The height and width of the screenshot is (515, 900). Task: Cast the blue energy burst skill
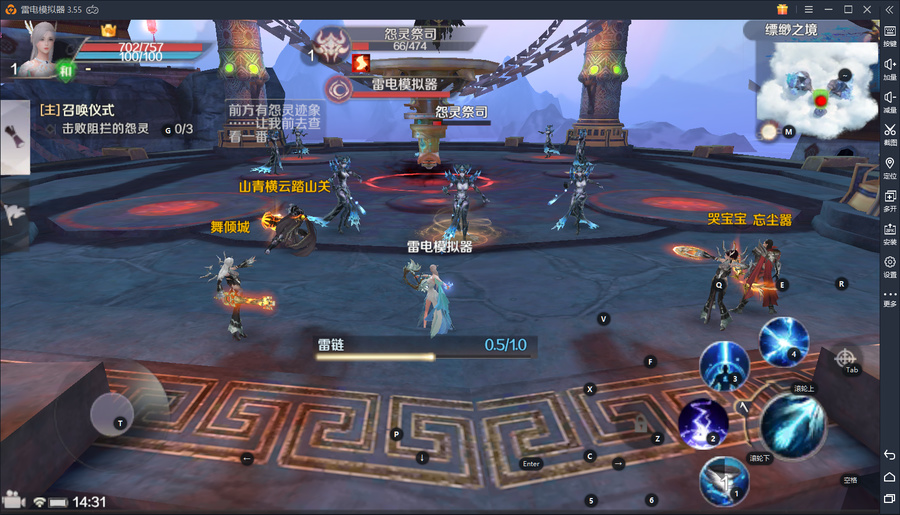(x=783, y=341)
